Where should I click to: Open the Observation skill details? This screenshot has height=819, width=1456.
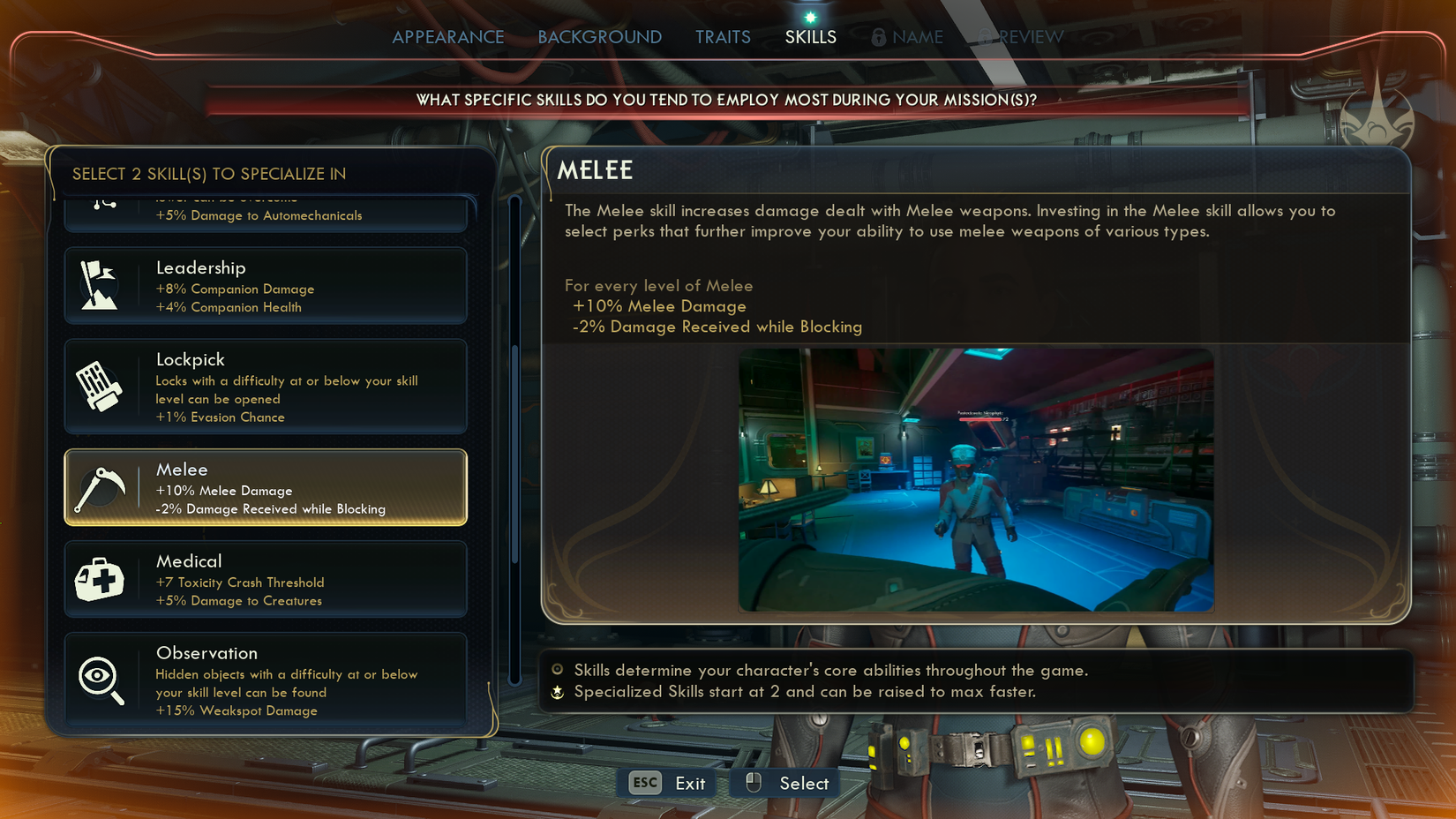pyautogui.click(x=265, y=680)
